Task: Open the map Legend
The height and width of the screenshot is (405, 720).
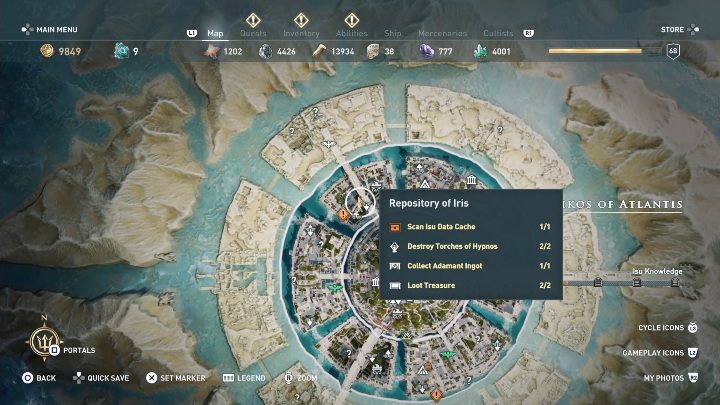Action: pyautogui.click(x=245, y=378)
